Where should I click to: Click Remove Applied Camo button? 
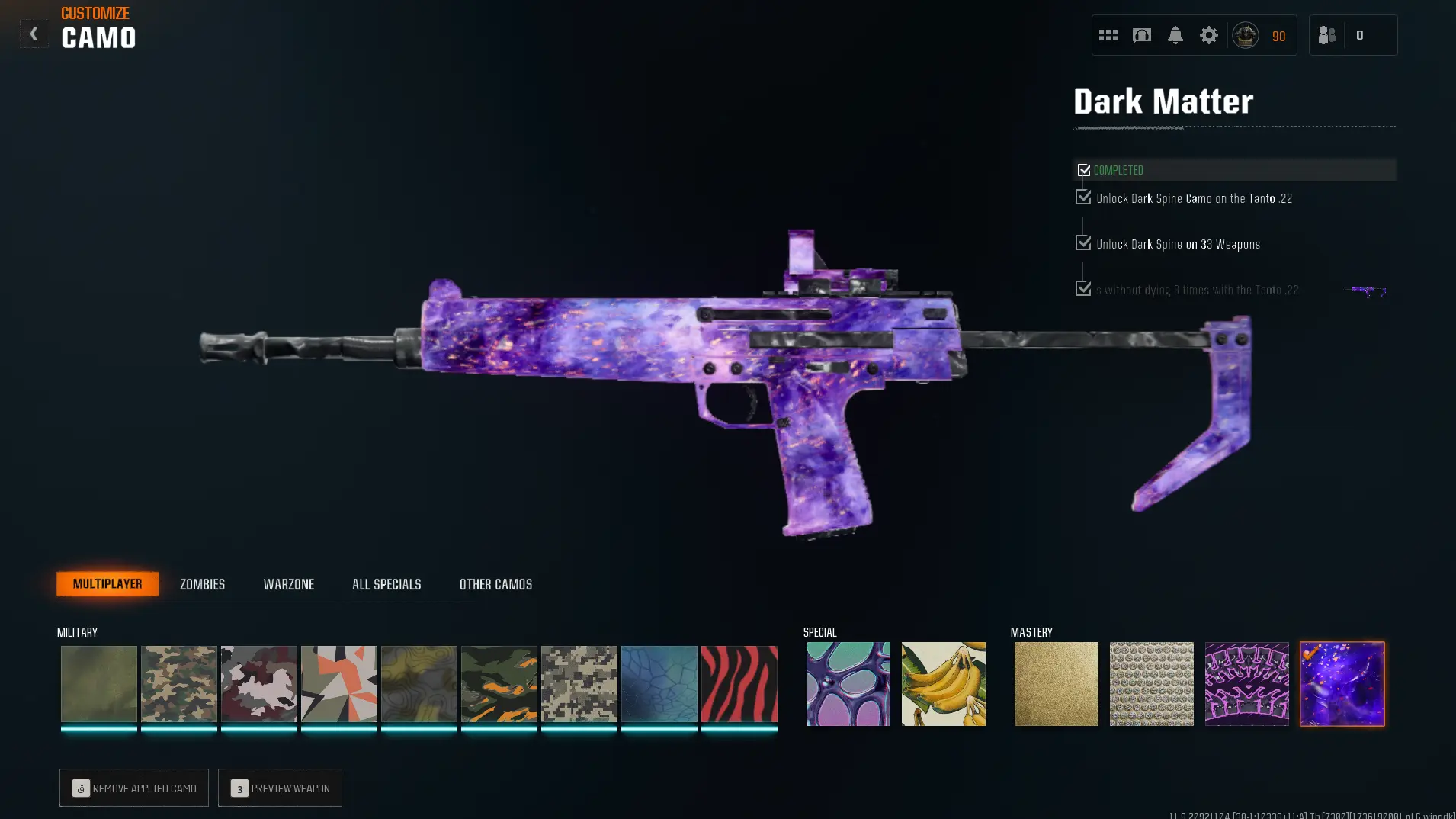pos(134,788)
